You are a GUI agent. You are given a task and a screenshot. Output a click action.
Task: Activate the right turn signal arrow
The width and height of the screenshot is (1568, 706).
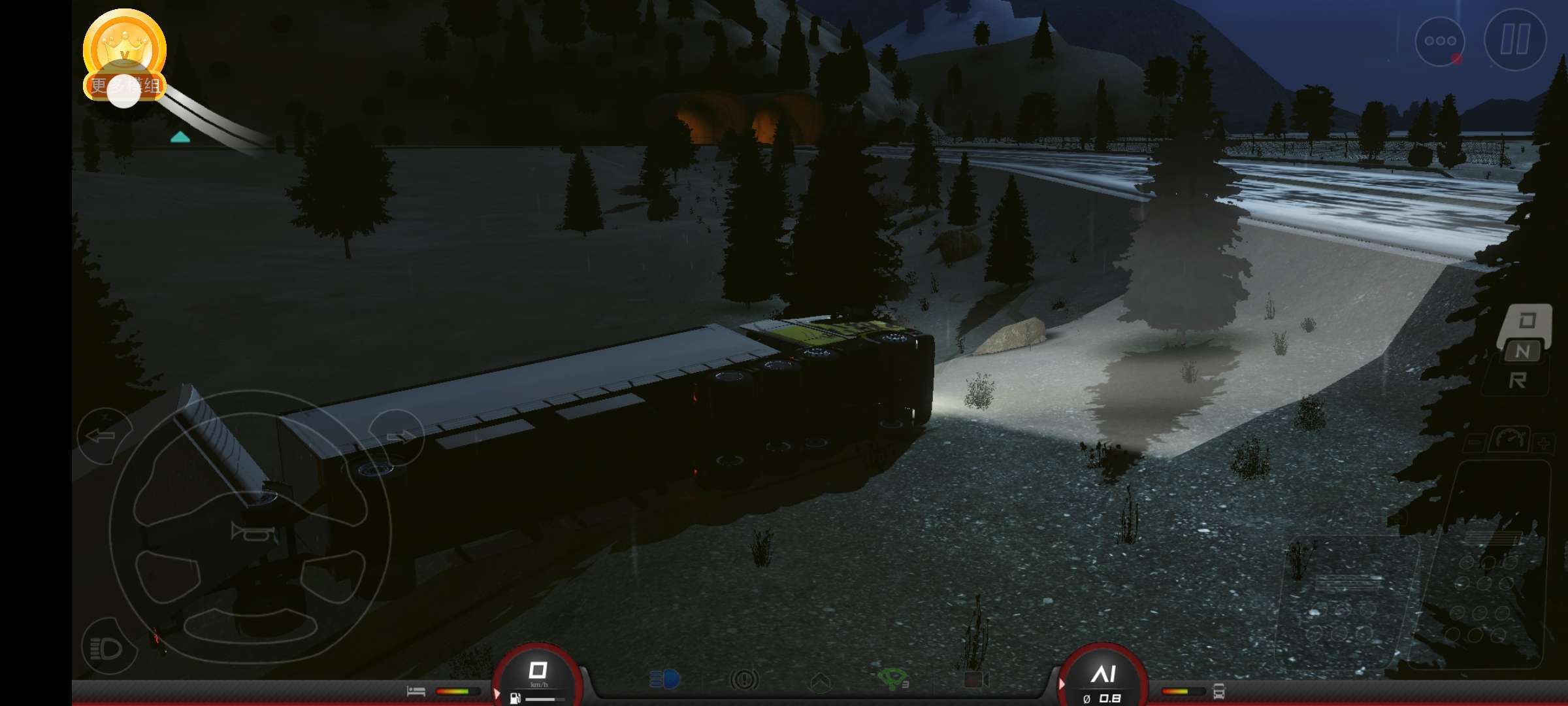click(397, 437)
